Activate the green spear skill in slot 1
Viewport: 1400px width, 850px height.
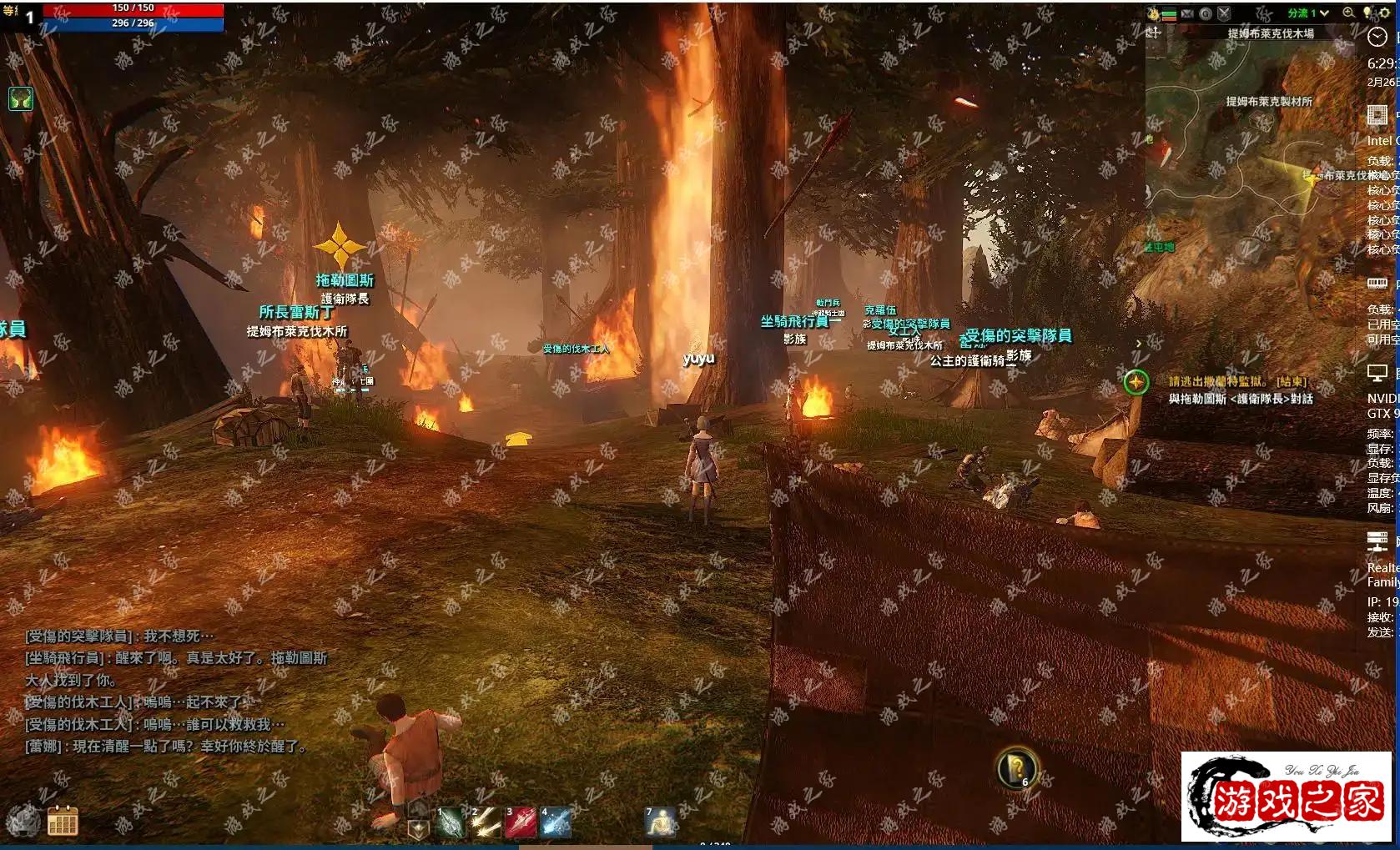450,822
